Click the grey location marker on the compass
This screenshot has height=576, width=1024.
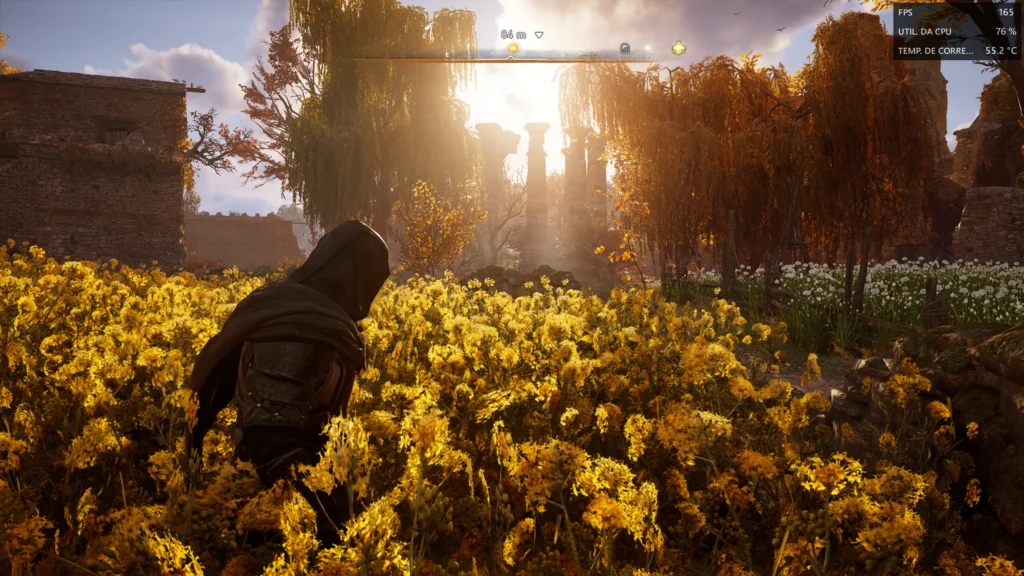pos(625,47)
